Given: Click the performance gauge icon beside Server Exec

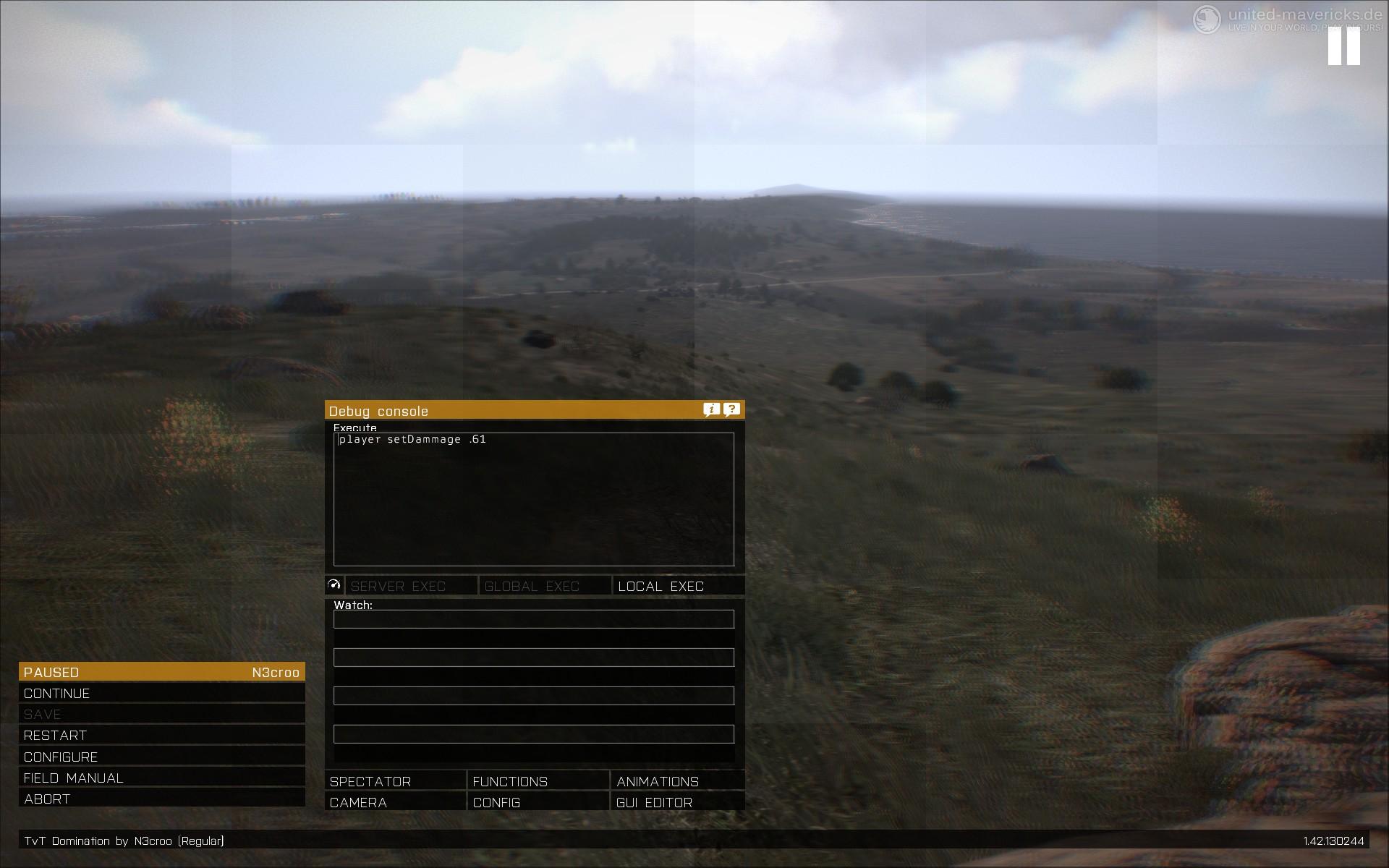Looking at the screenshot, I should [334, 585].
